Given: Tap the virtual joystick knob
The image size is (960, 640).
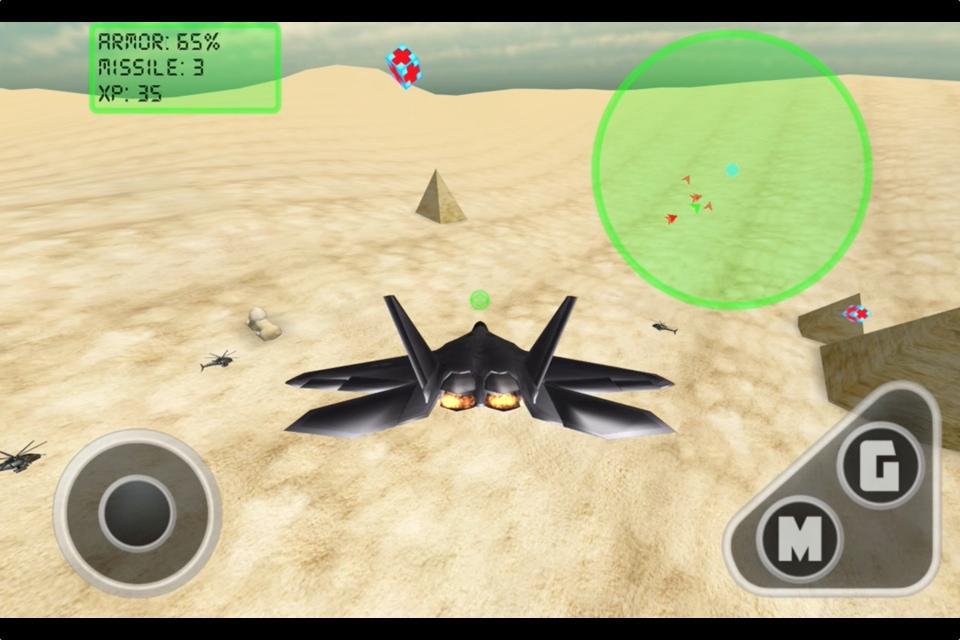Looking at the screenshot, I should tap(137, 512).
